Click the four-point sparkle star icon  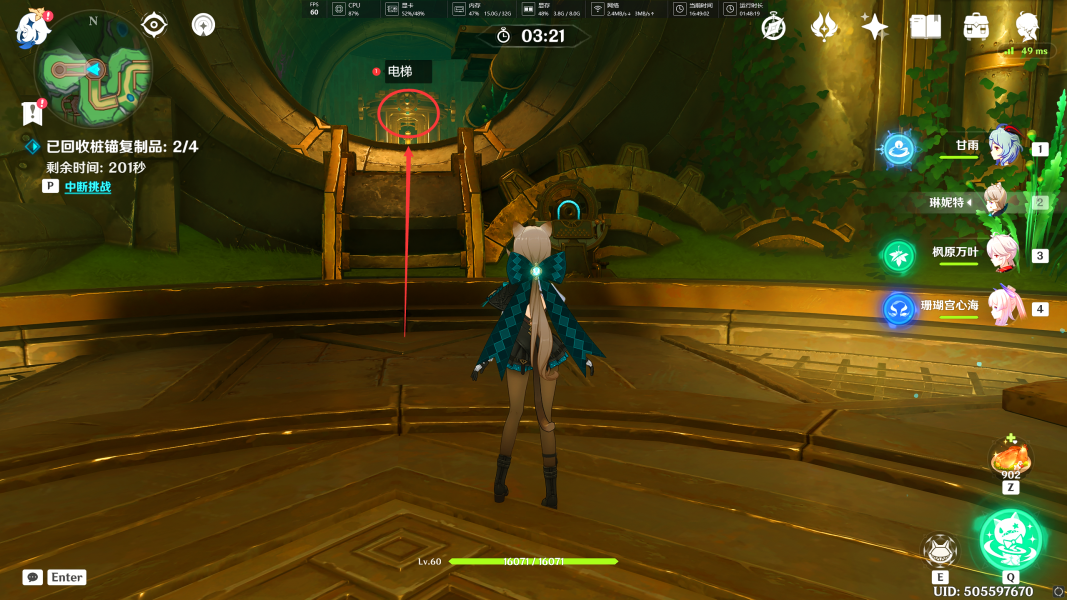[x=874, y=27]
